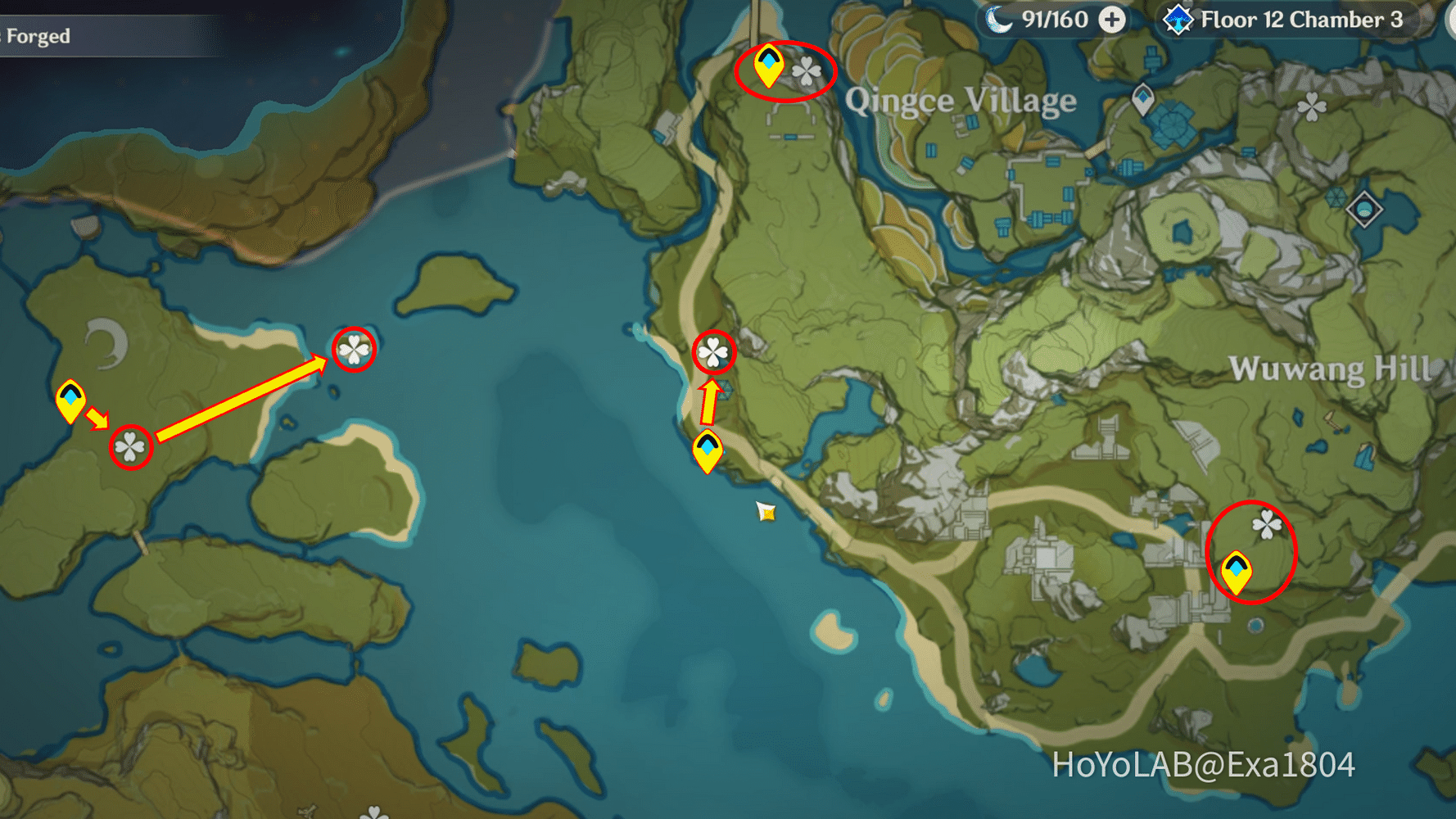Click the plus button beside the resin counter
The height and width of the screenshot is (819, 1456).
(x=1112, y=19)
